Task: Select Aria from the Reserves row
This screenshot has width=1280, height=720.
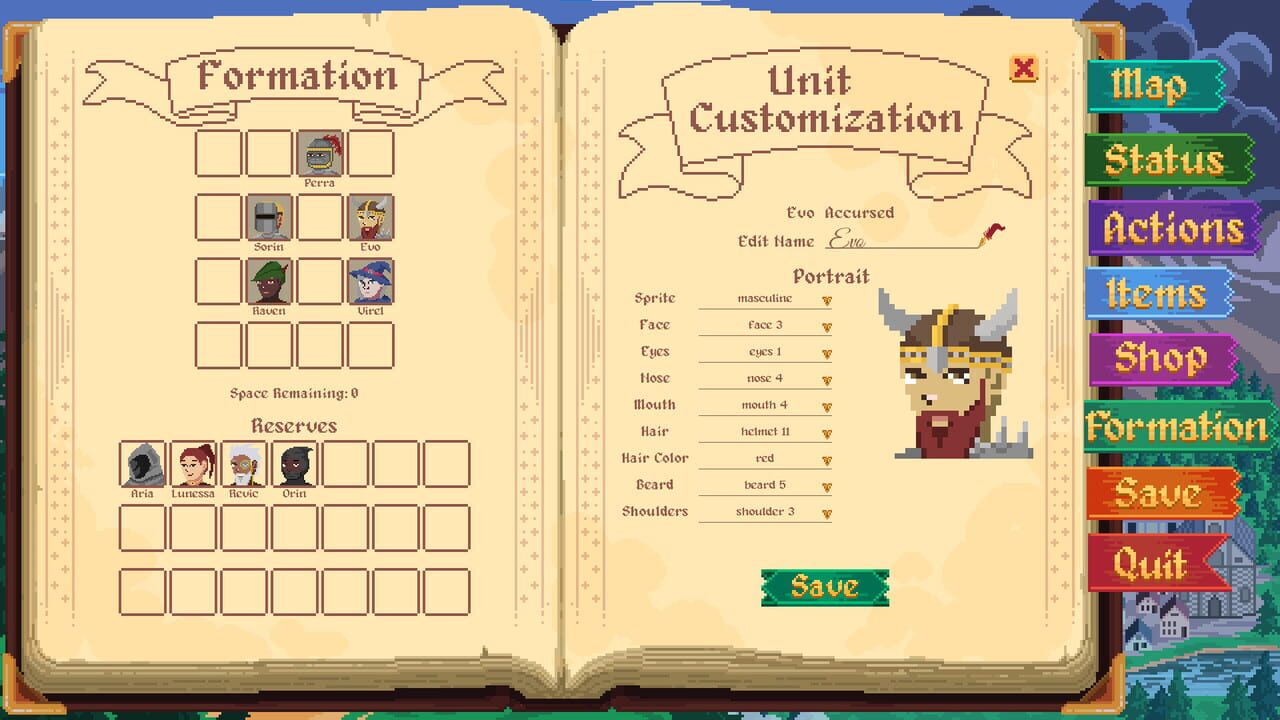Action: click(141, 462)
